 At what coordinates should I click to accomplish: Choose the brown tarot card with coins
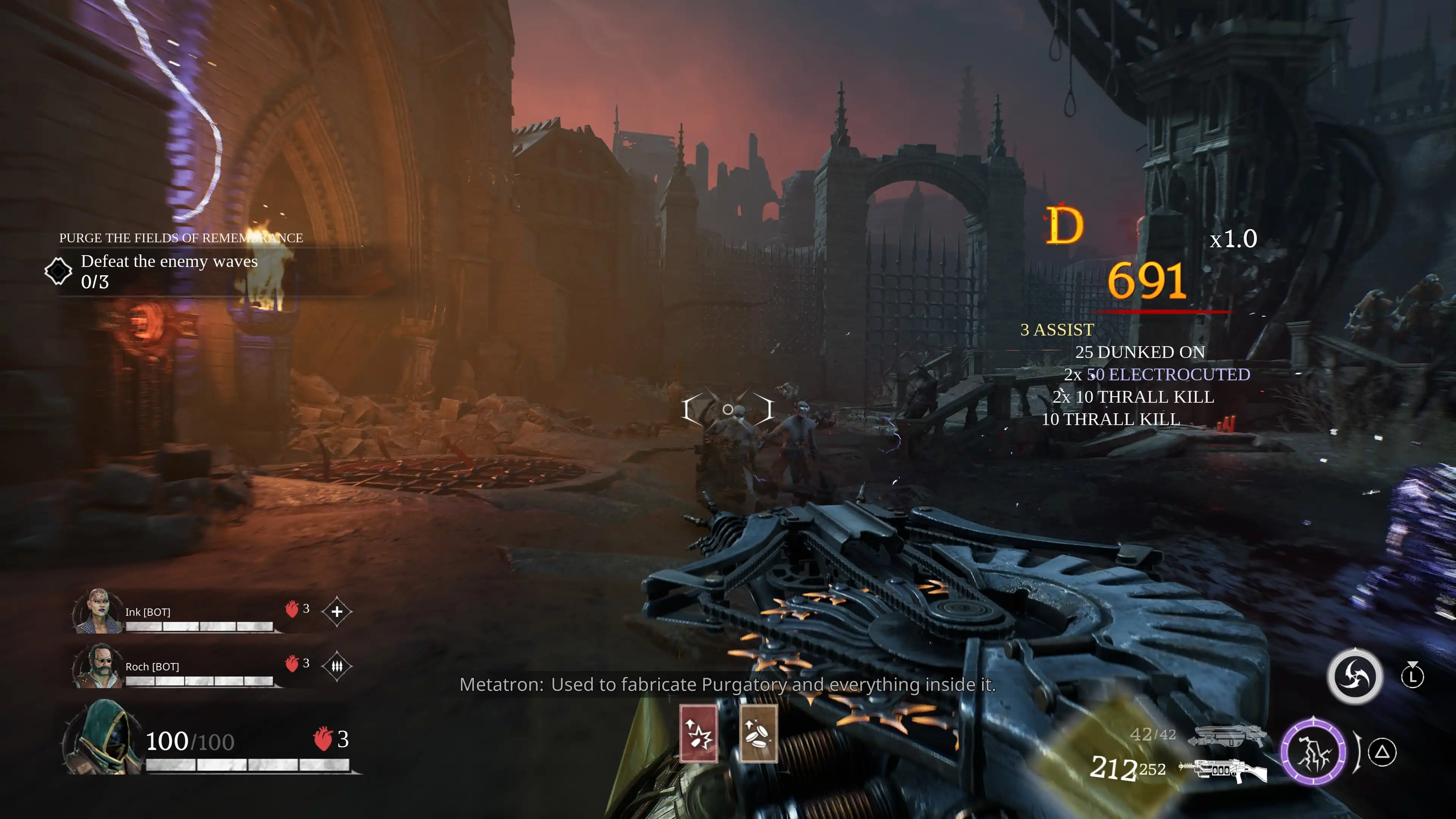[x=758, y=734]
